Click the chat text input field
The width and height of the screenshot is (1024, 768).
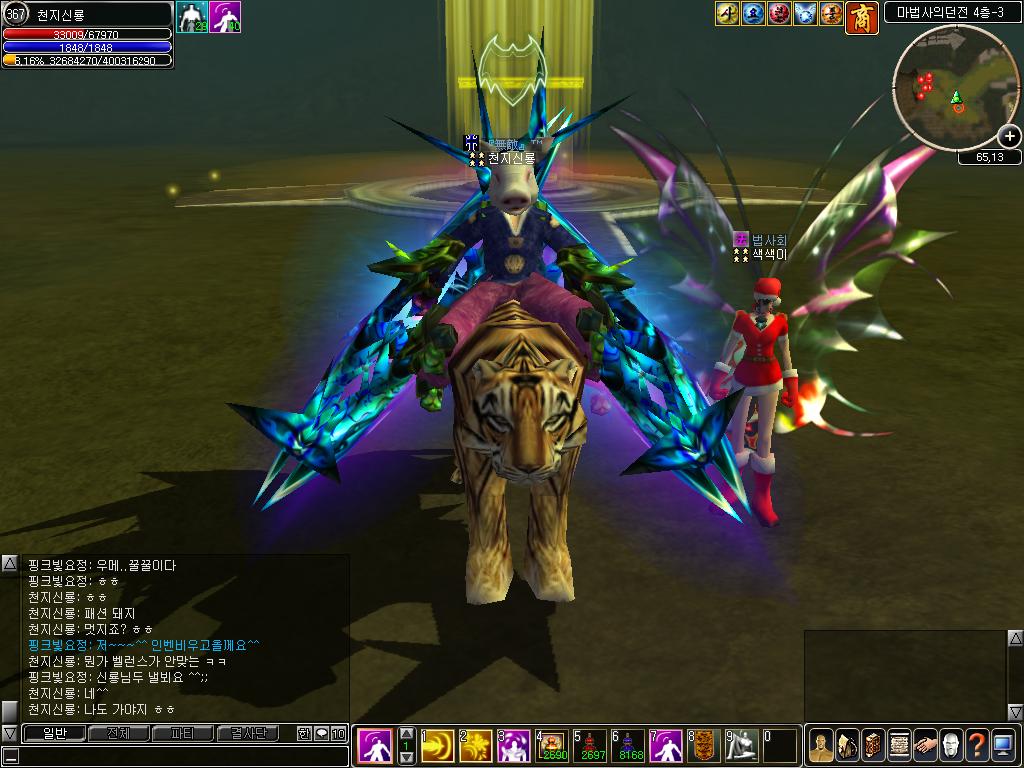pyautogui.click(x=180, y=756)
